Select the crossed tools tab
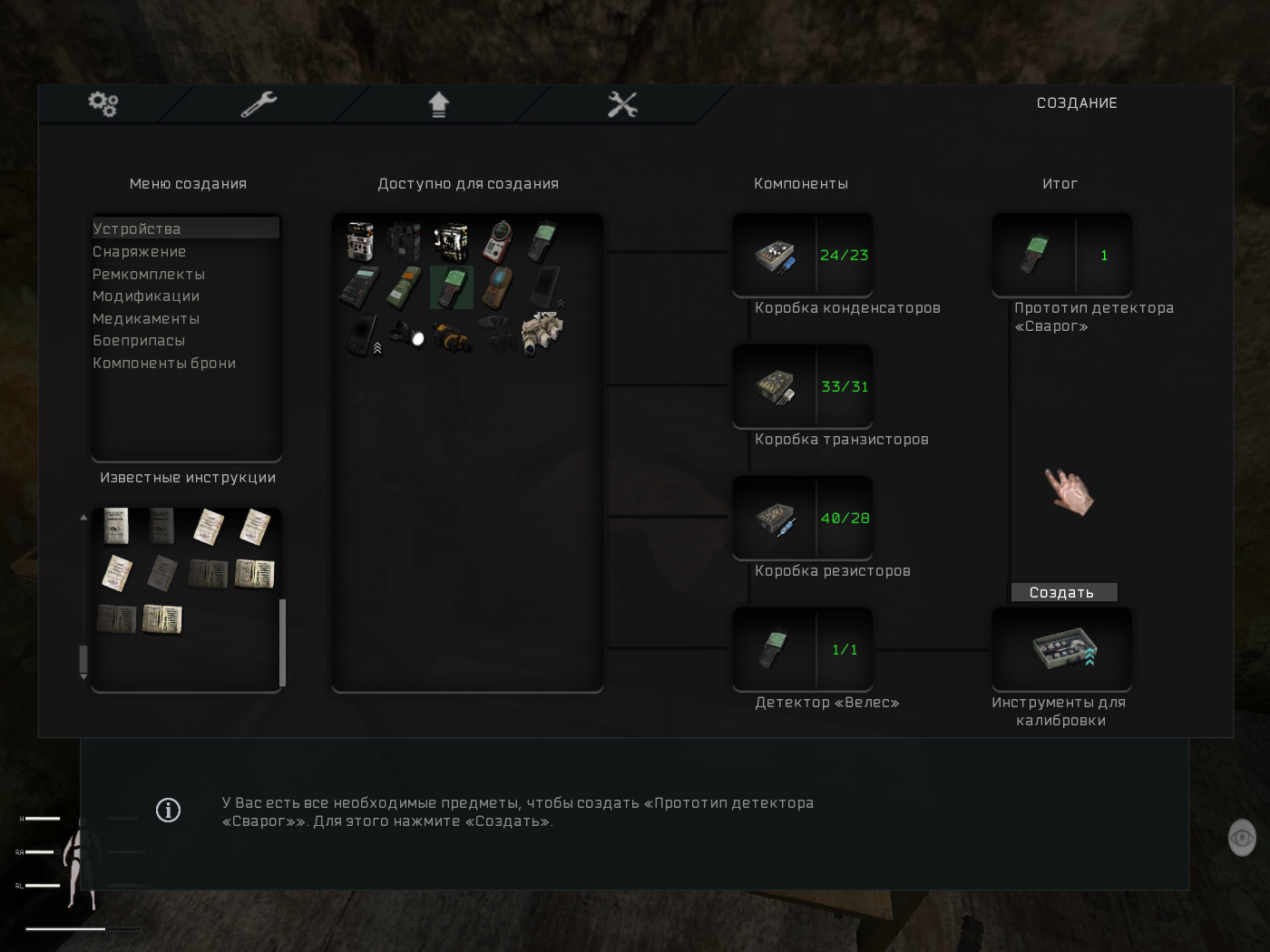 622,104
